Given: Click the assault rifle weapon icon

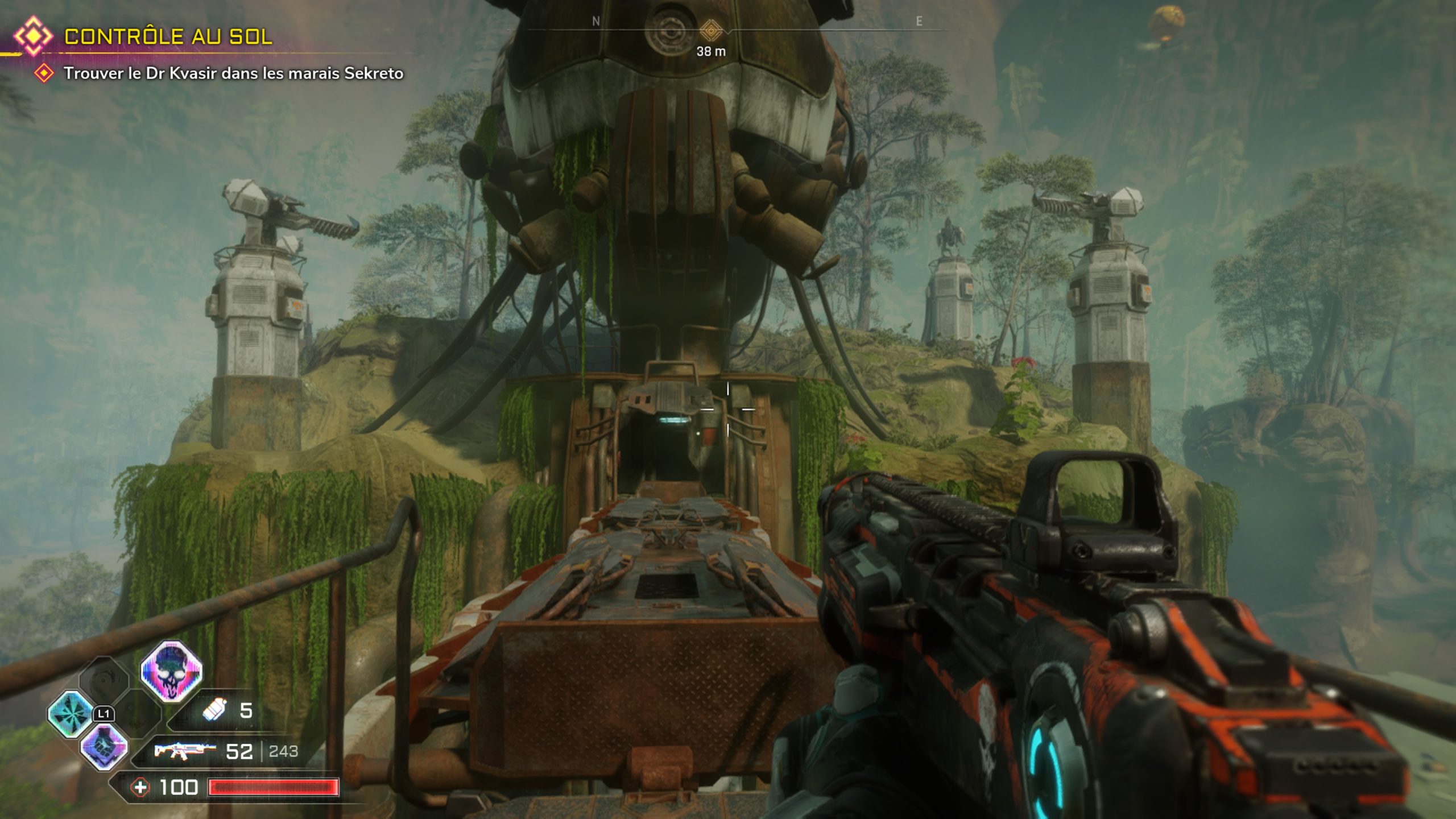Looking at the screenshot, I should (x=185, y=751).
